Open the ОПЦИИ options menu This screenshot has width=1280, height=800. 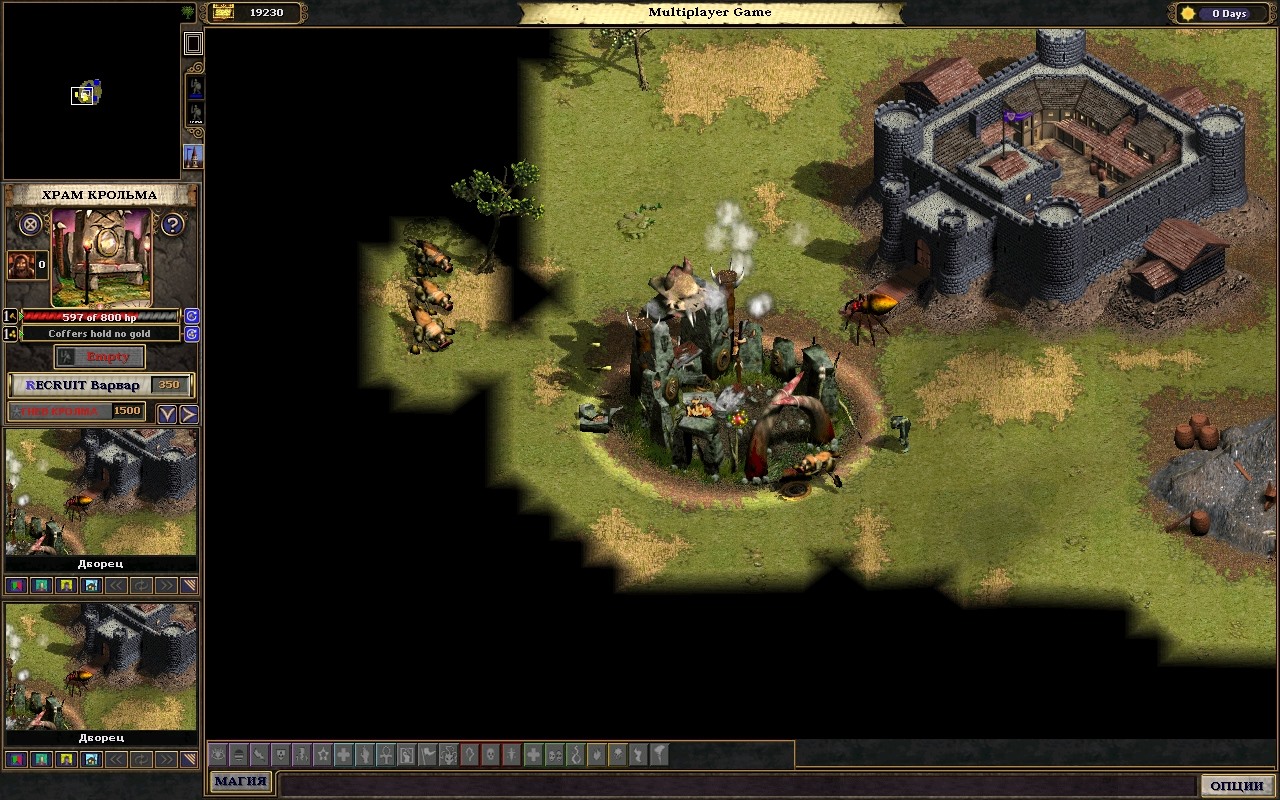click(1237, 786)
